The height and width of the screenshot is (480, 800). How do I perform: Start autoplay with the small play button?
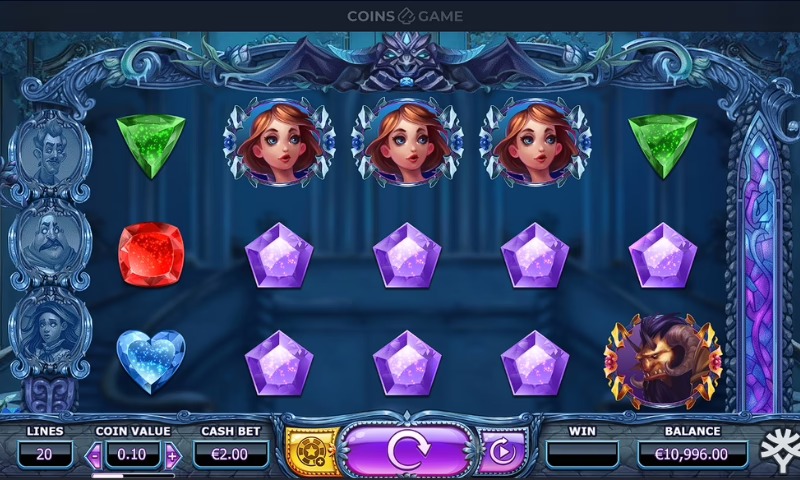[x=502, y=452]
